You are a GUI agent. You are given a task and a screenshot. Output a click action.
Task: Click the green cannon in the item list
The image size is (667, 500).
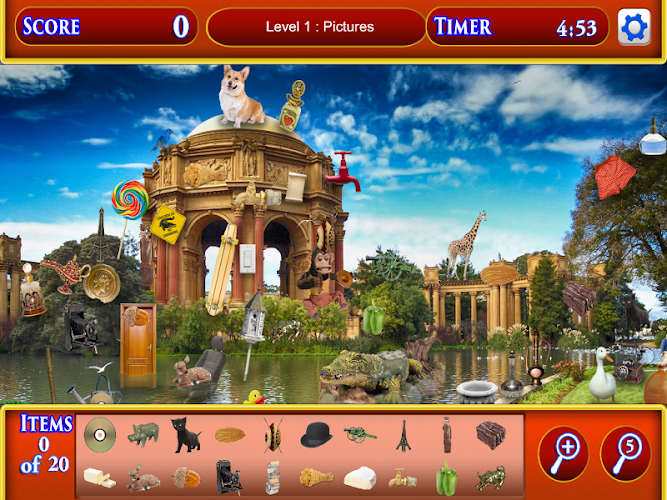[360, 433]
